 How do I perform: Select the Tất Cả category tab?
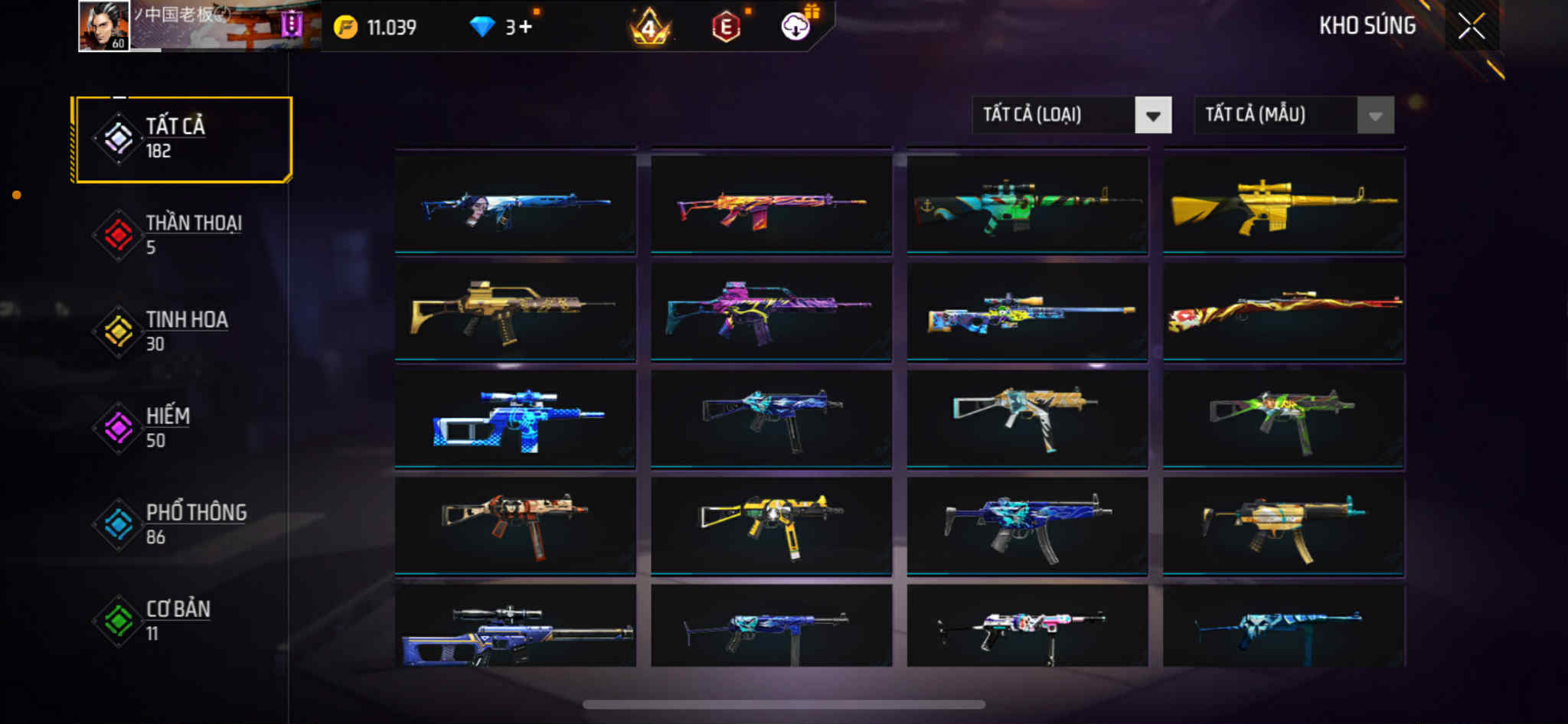[x=183, y=139]
